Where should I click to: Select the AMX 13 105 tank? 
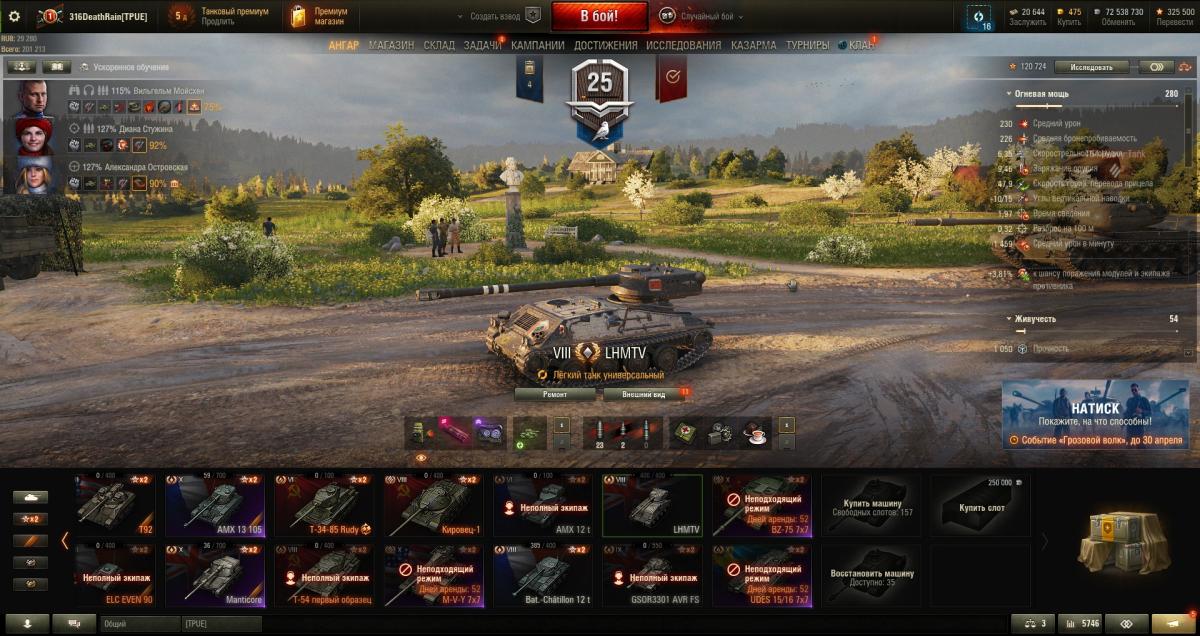click(x=215, y=506)
